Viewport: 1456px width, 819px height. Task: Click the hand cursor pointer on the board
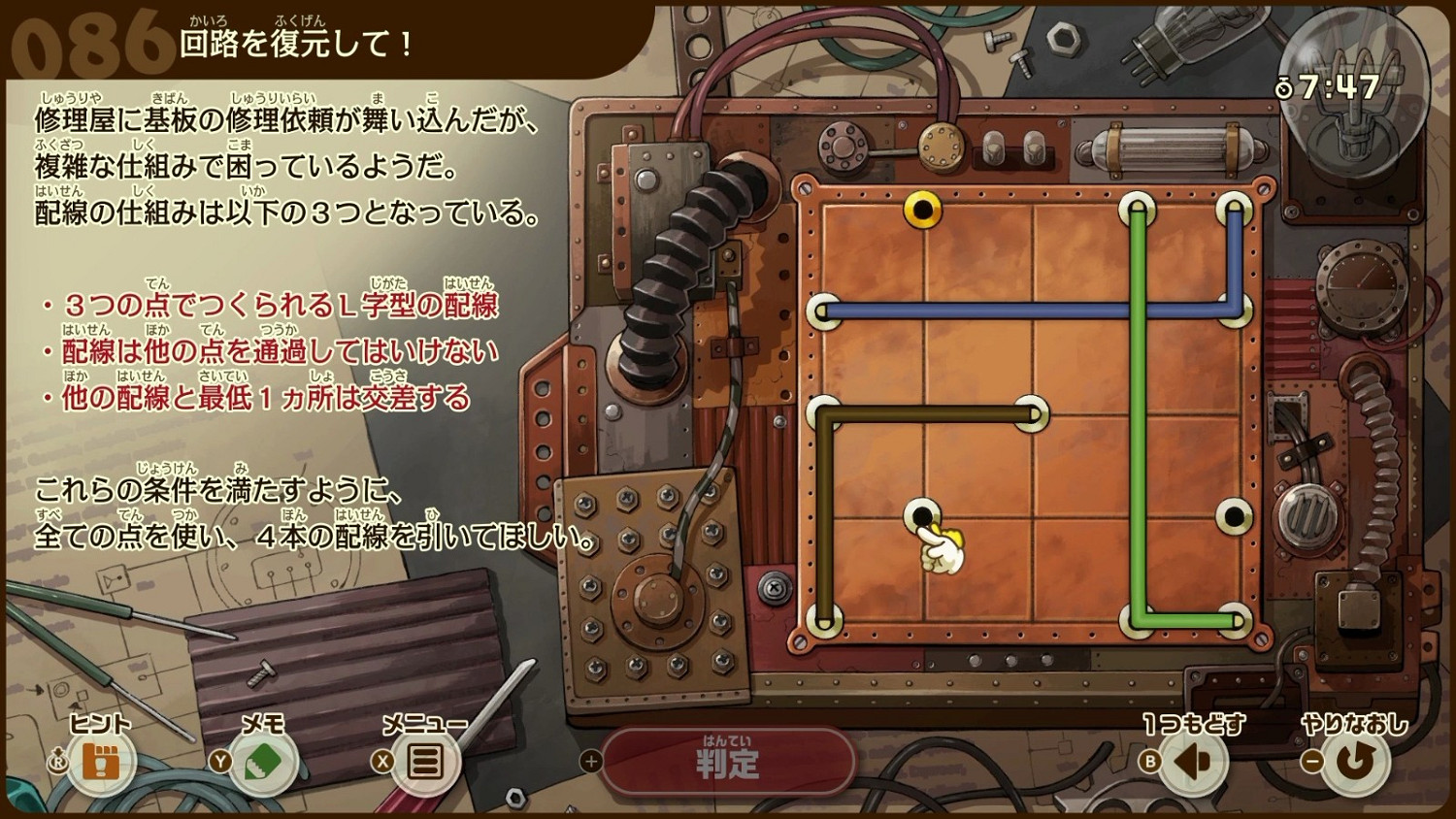pos(943,548)
